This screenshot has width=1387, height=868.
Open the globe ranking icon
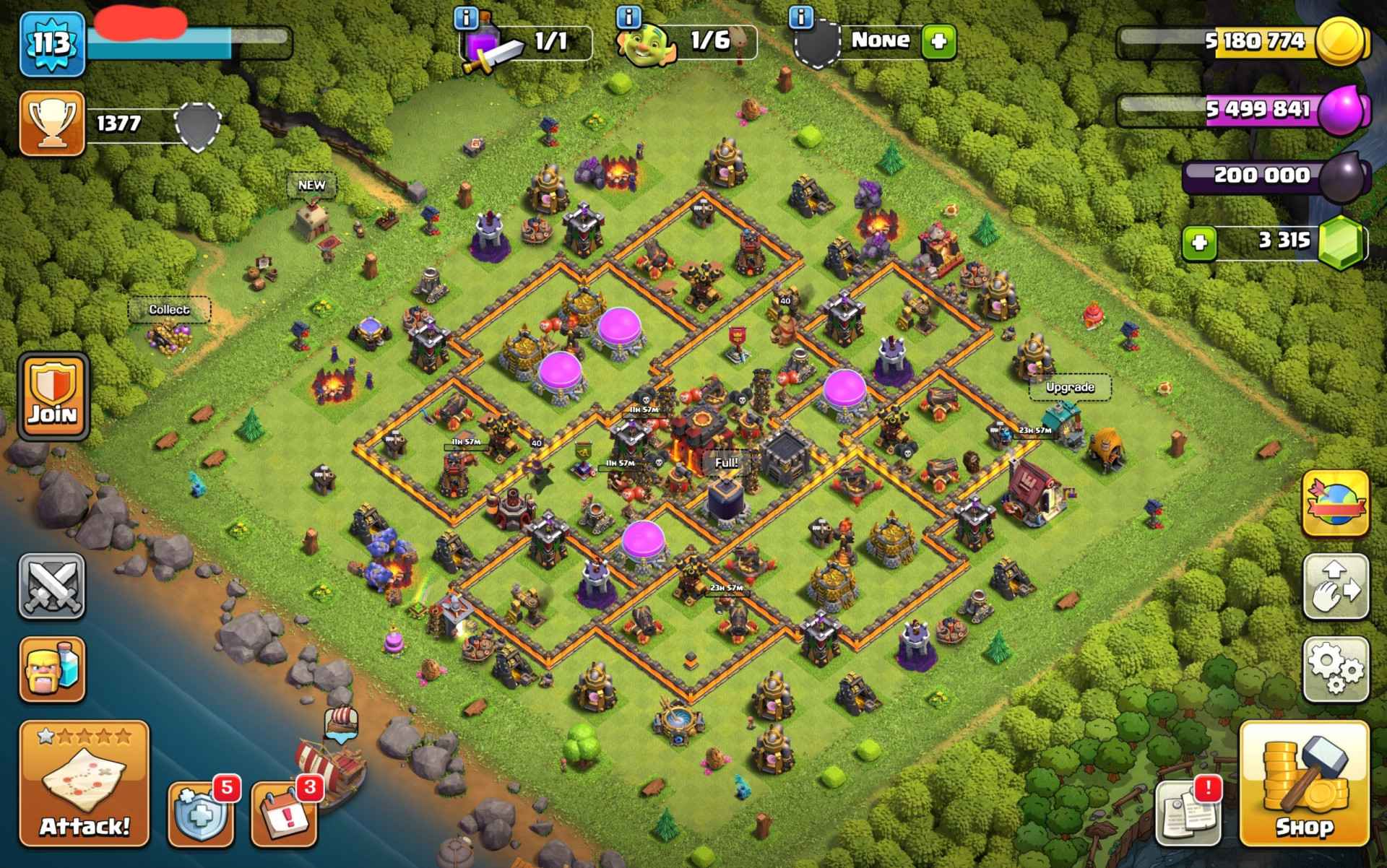click(x=1336, y=503)
